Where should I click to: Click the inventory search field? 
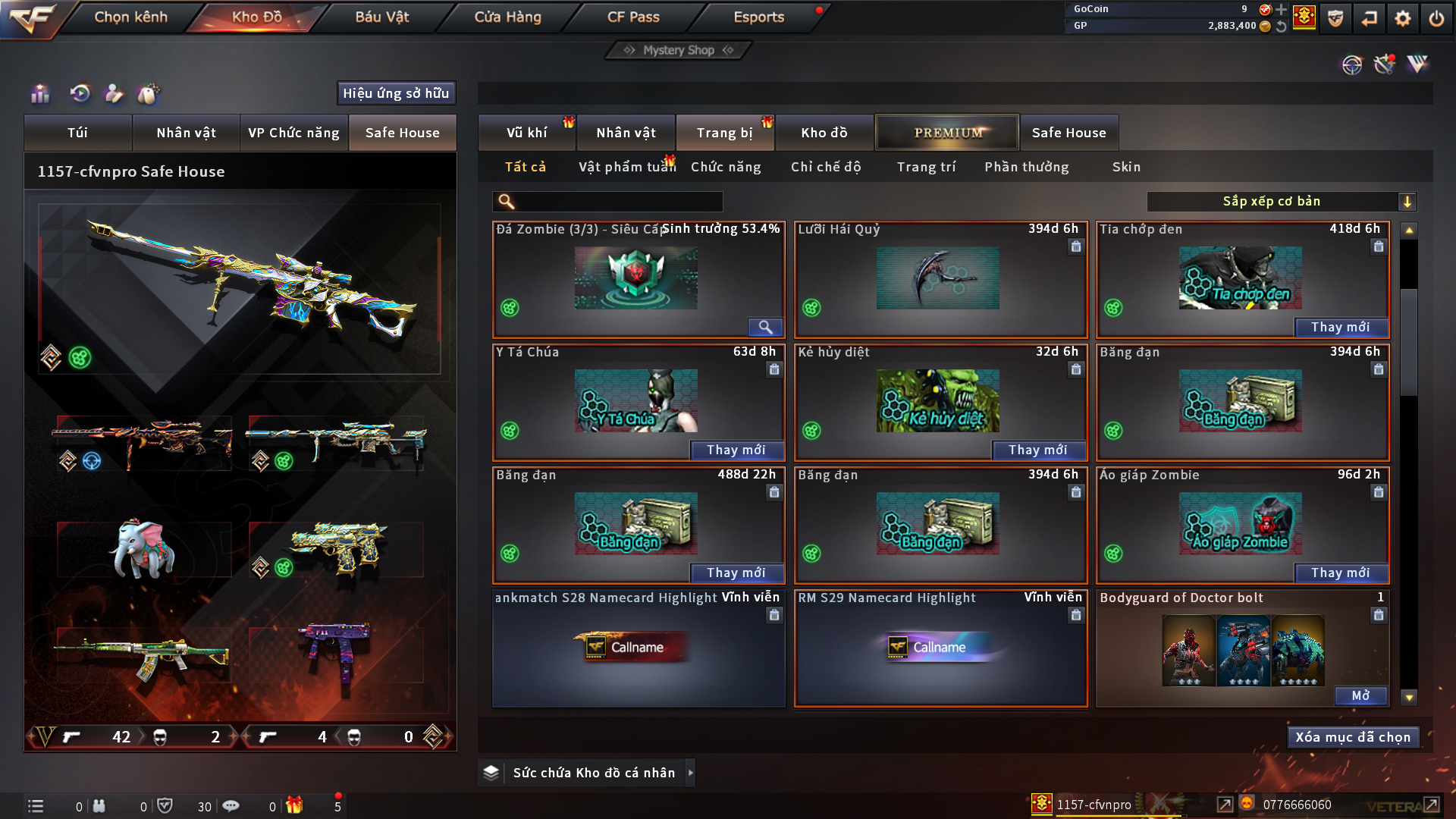[x=618, y=202]
